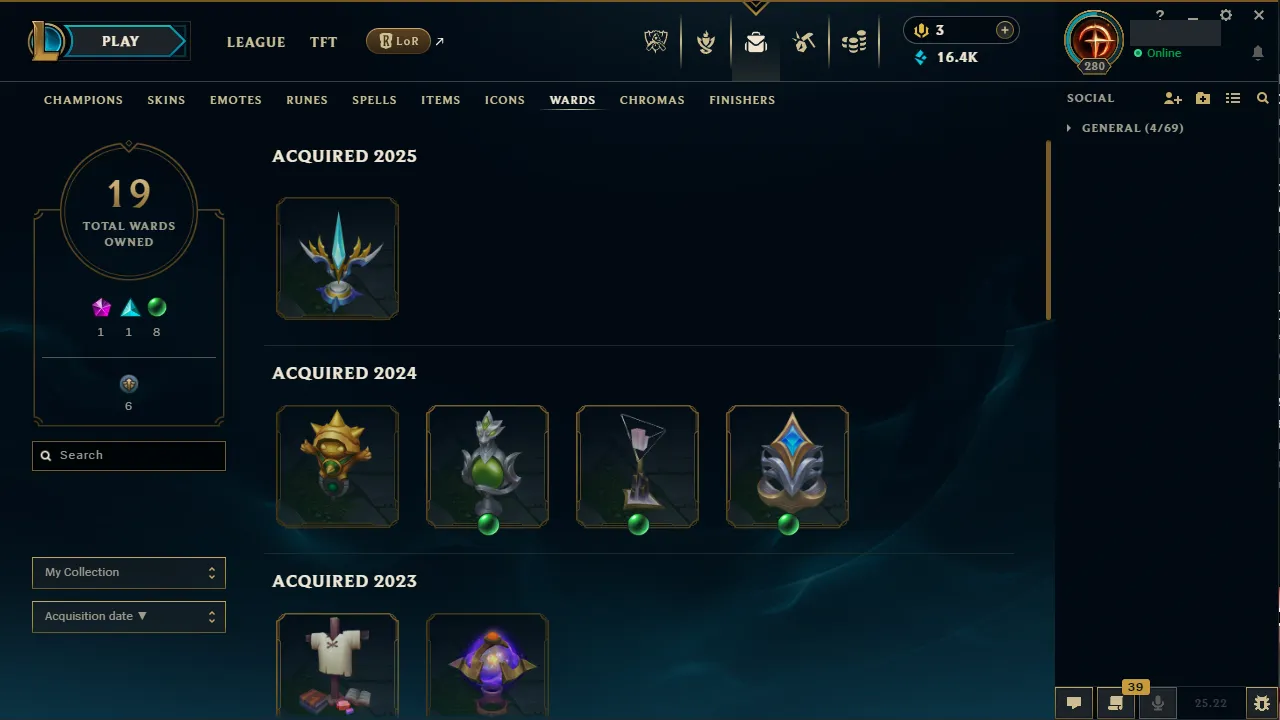The image size is (1280, 720).
Task: Switch to the CHAMPIONS tab
Action: [83, 100]
